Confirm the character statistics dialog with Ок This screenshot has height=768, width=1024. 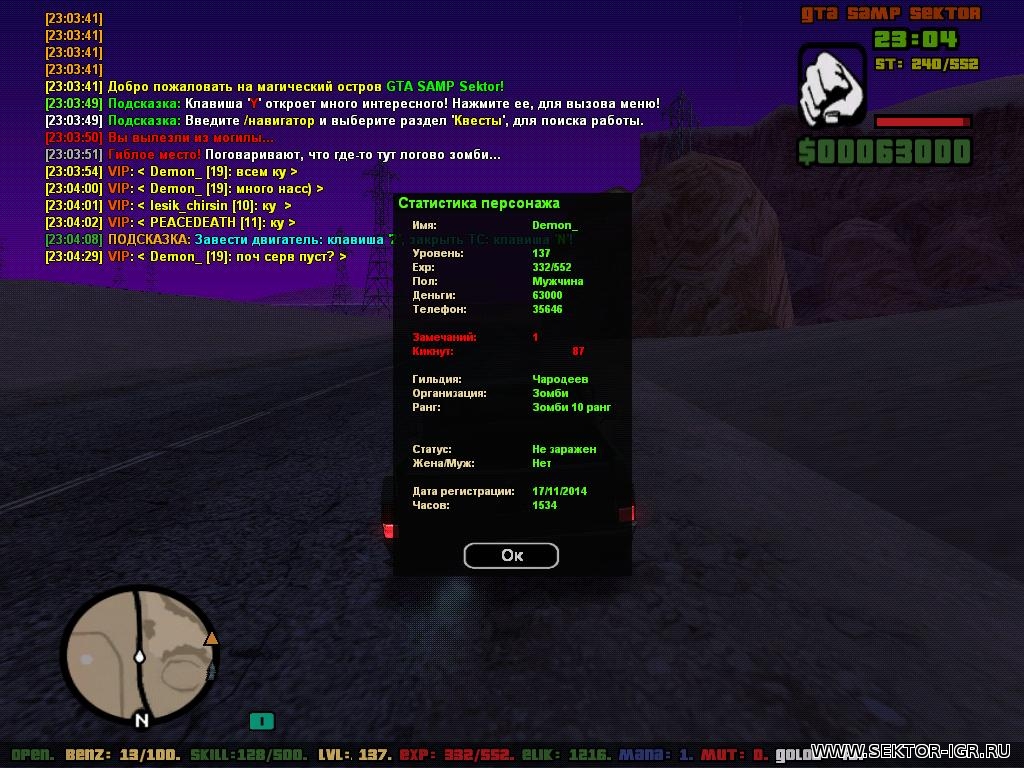511,555
